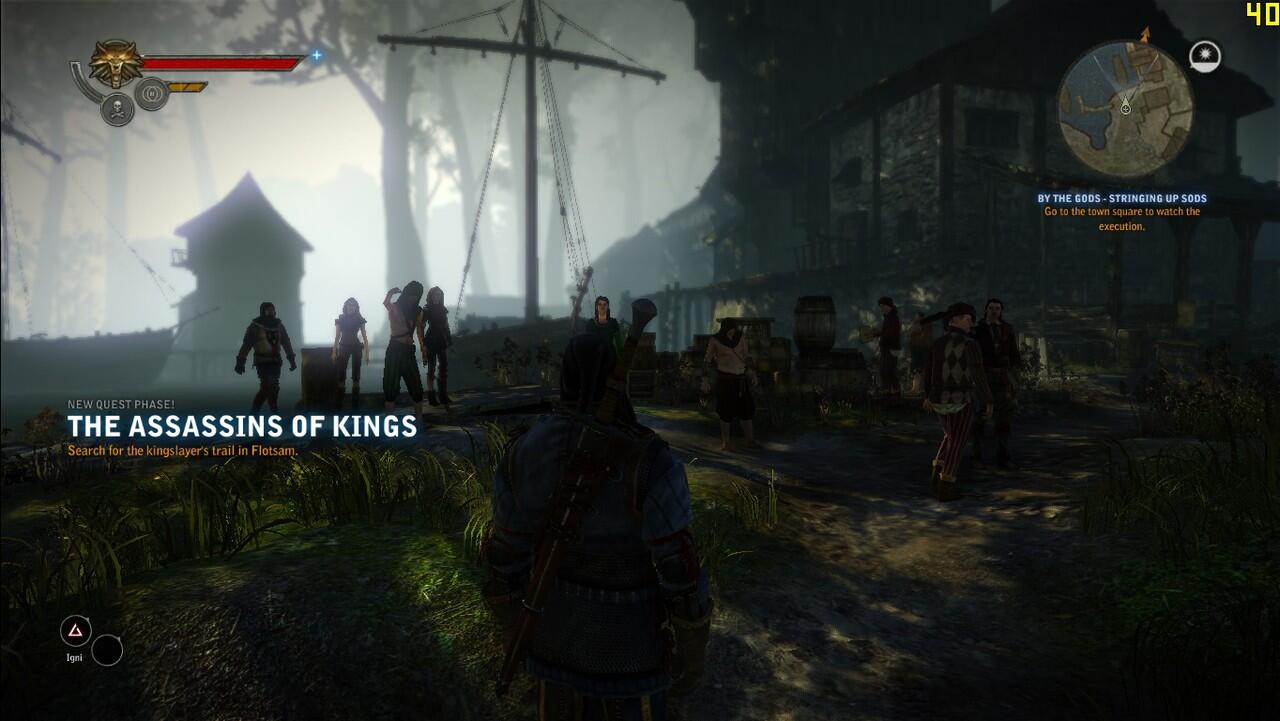
Task: Activate the Igni sign icon
Action: point(75,630)
